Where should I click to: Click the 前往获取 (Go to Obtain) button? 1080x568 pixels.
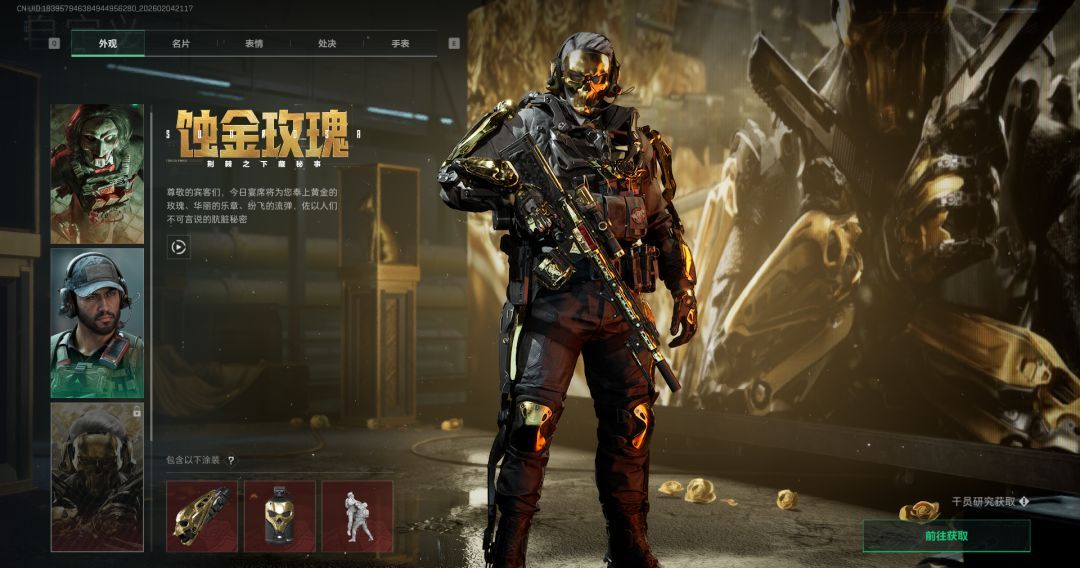[946, 536]
